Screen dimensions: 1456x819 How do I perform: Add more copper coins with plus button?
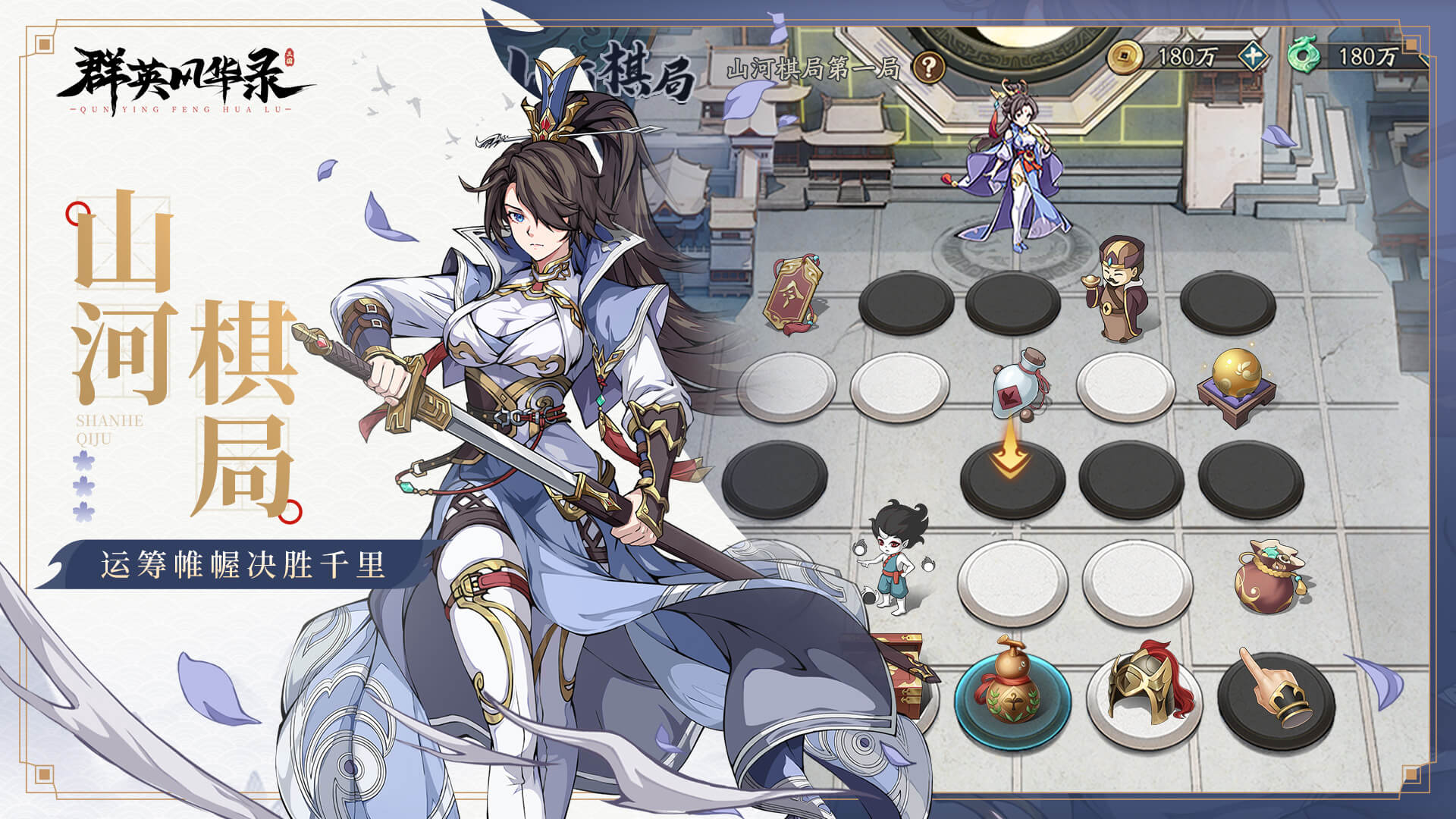(1254, 56)
